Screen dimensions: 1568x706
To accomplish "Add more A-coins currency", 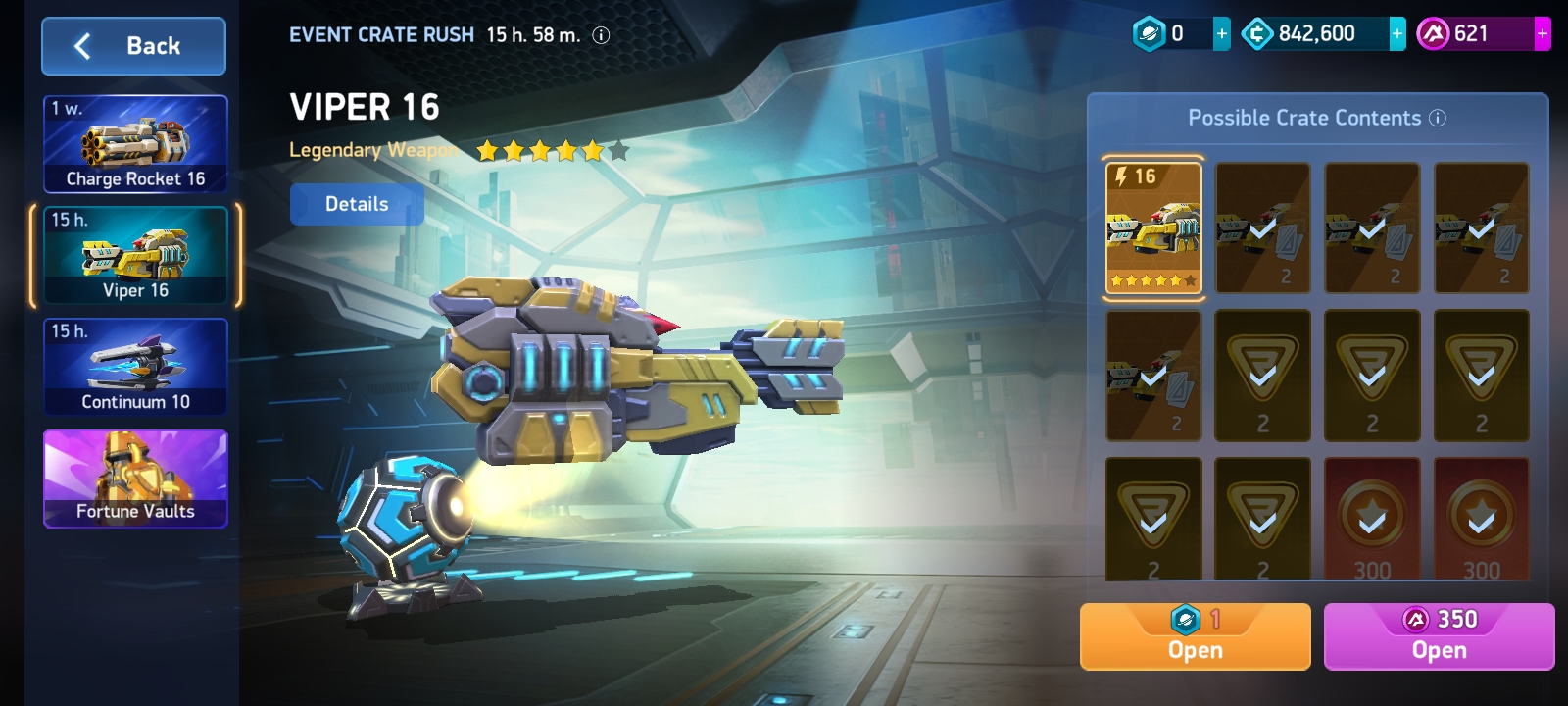I will click(1543, 34).
